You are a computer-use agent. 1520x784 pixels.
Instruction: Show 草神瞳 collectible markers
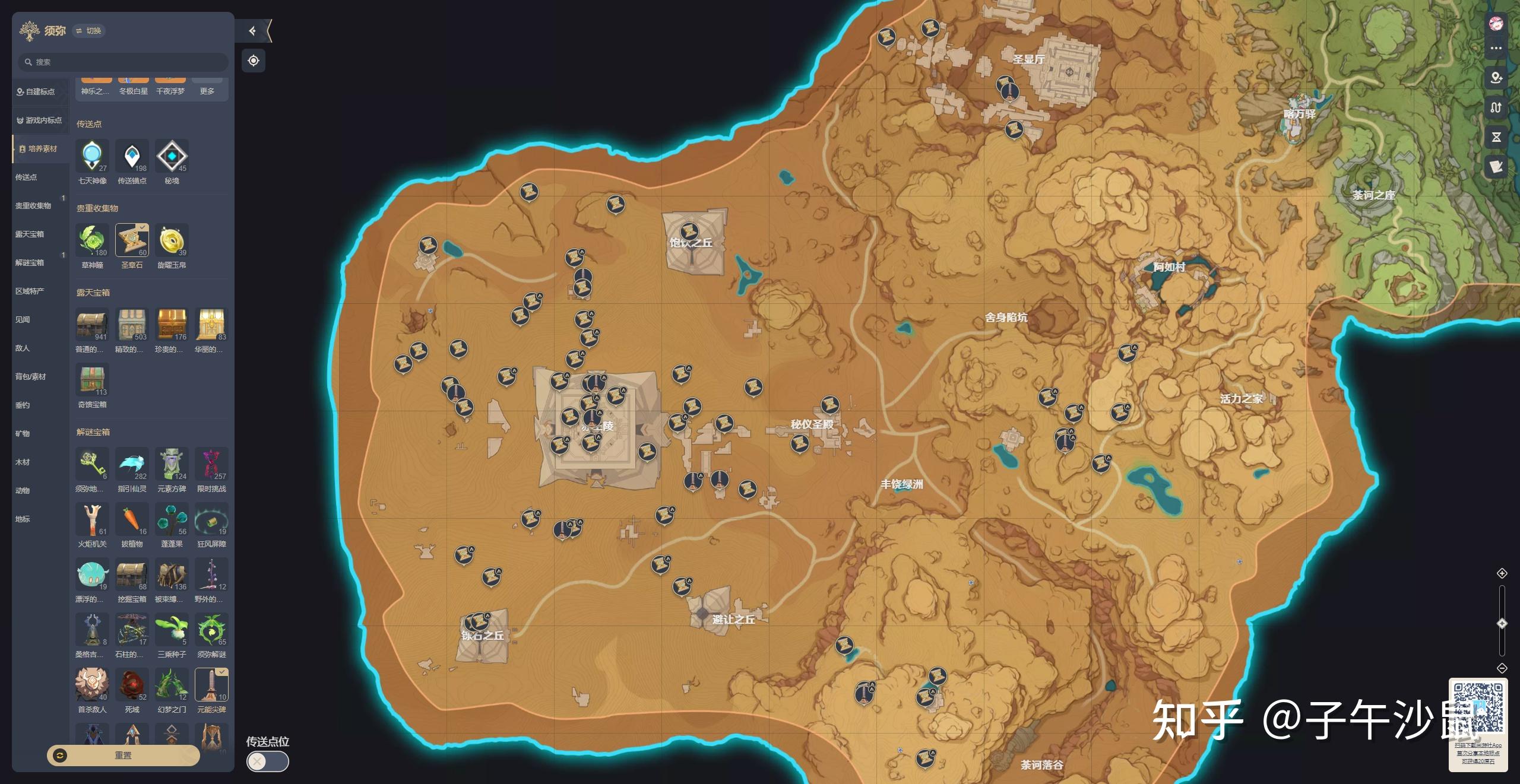click(x=92, y=240)
